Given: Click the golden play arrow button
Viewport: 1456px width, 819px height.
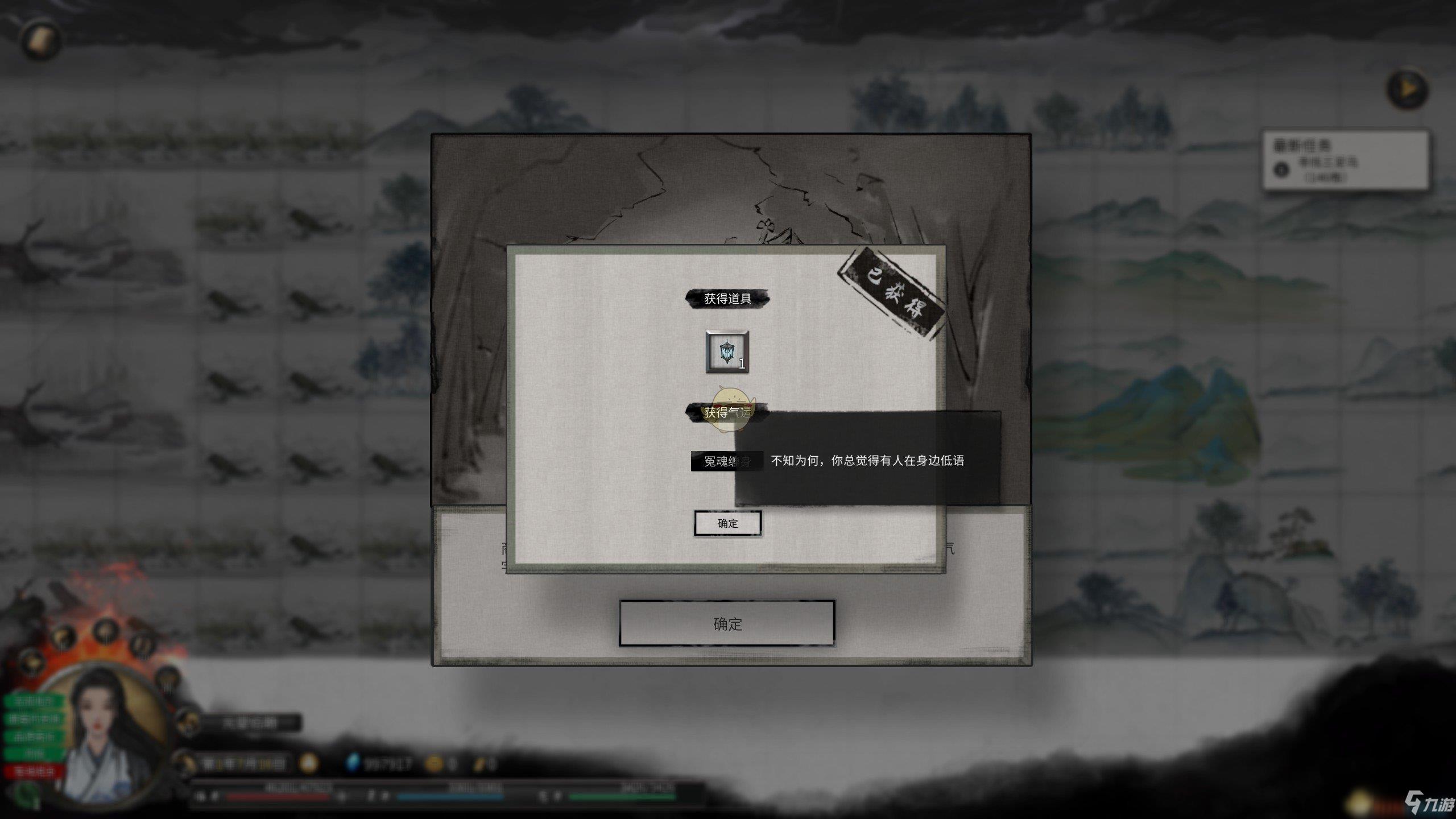Looking at the screenshot, I should (x=1408, y=89).
